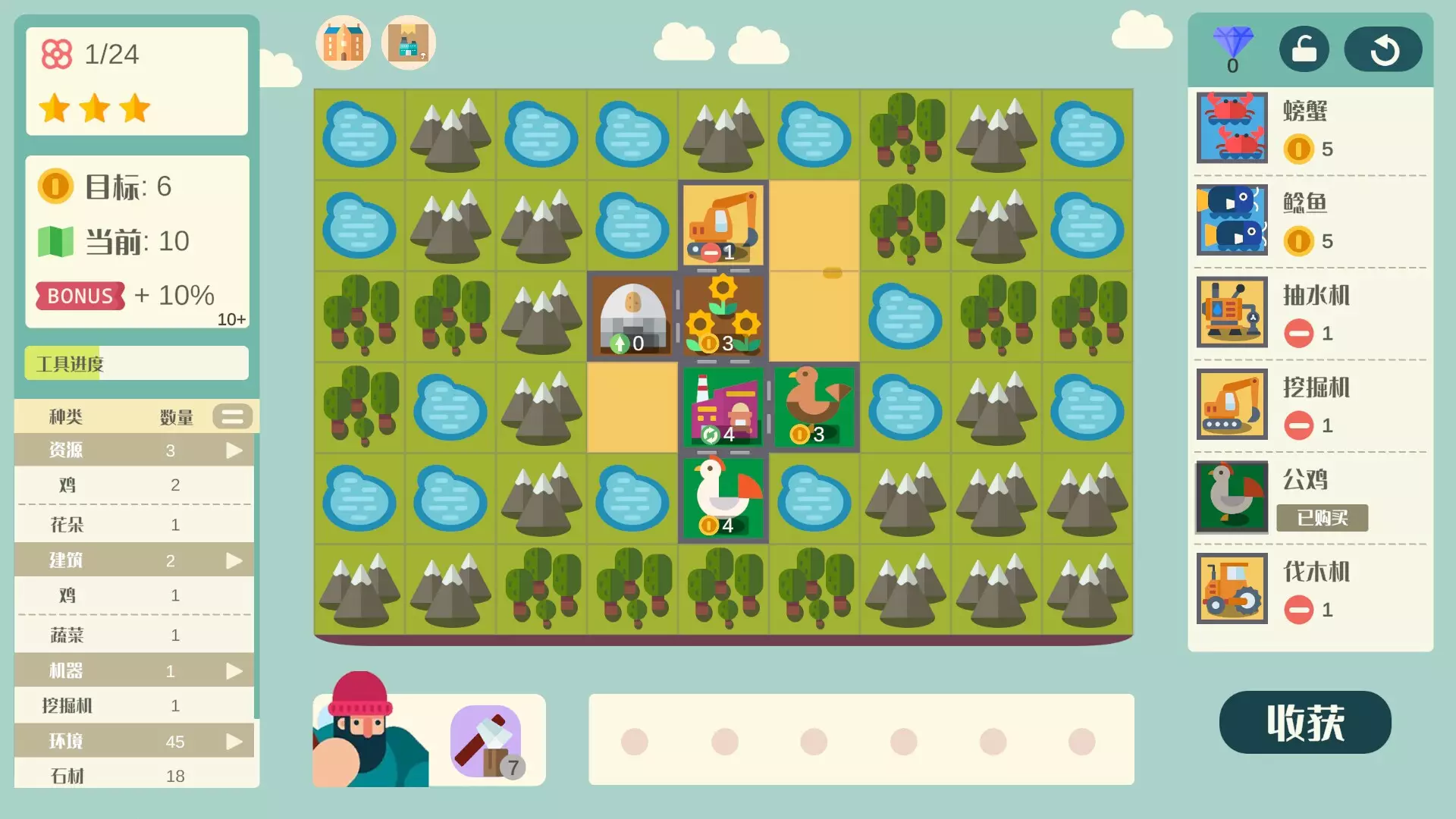The width and height of the screenshot is (1456, 819).
Task: Select the 伐木机 logging machine
Action: [1231, 590]
